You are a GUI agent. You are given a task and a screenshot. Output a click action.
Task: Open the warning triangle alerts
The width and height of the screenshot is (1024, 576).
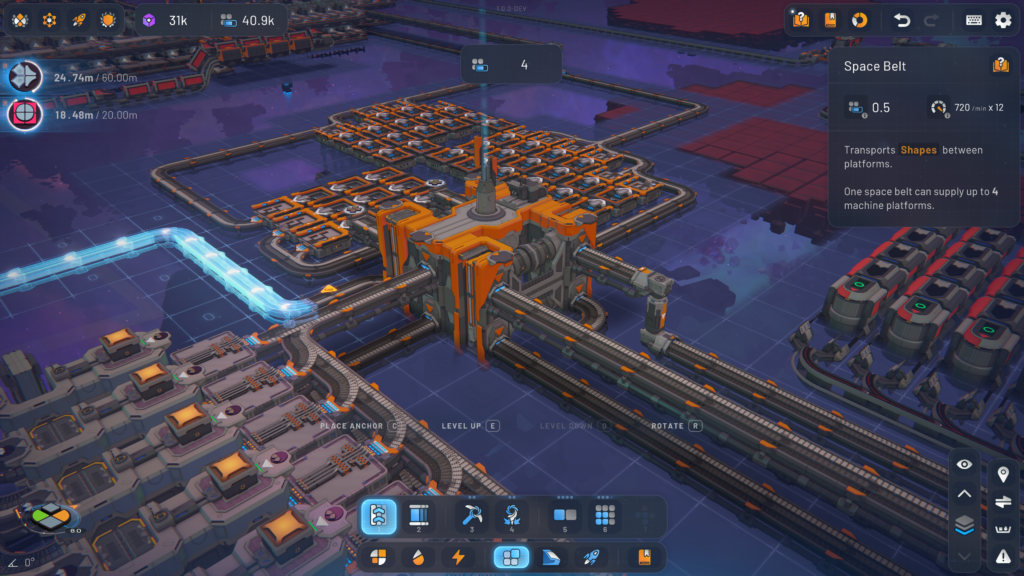point(1003,556)
